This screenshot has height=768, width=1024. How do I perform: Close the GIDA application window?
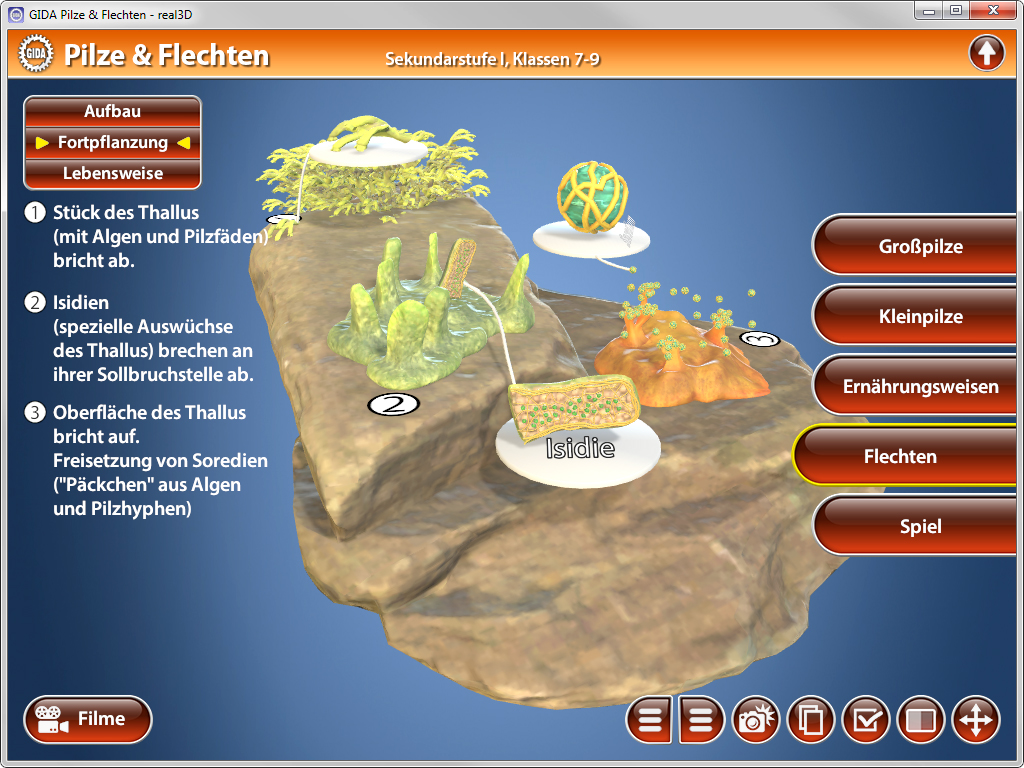[x=991, y=10]
